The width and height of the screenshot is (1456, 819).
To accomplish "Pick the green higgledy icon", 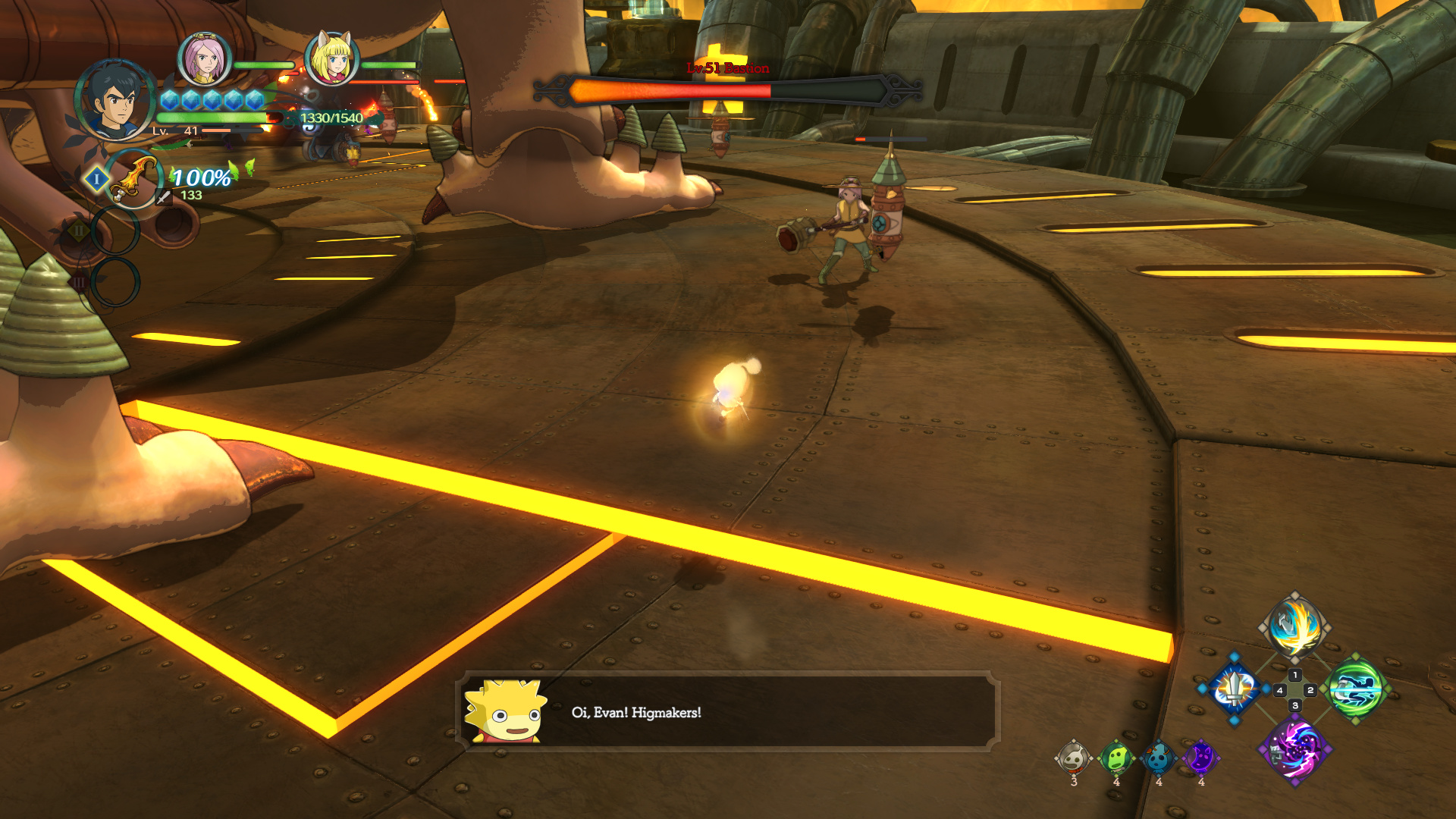I will [x=1116, y=758].
